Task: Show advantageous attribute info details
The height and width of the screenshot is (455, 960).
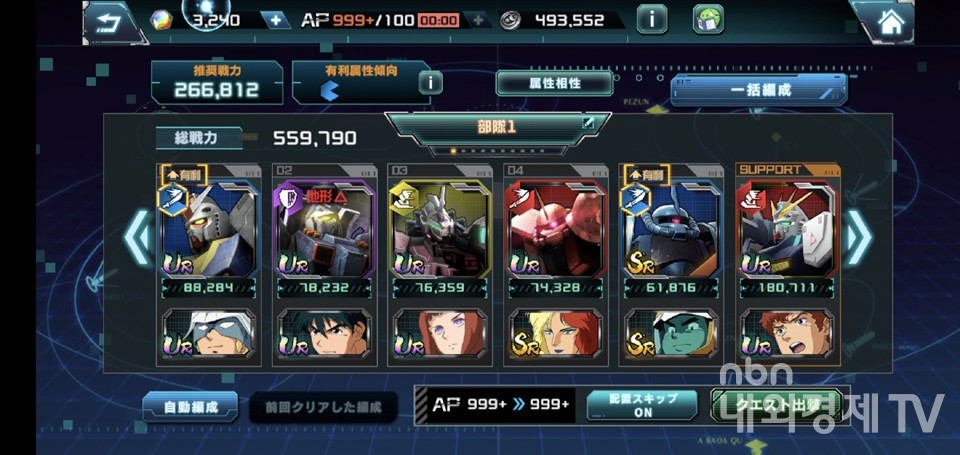Action: [430, 82]
